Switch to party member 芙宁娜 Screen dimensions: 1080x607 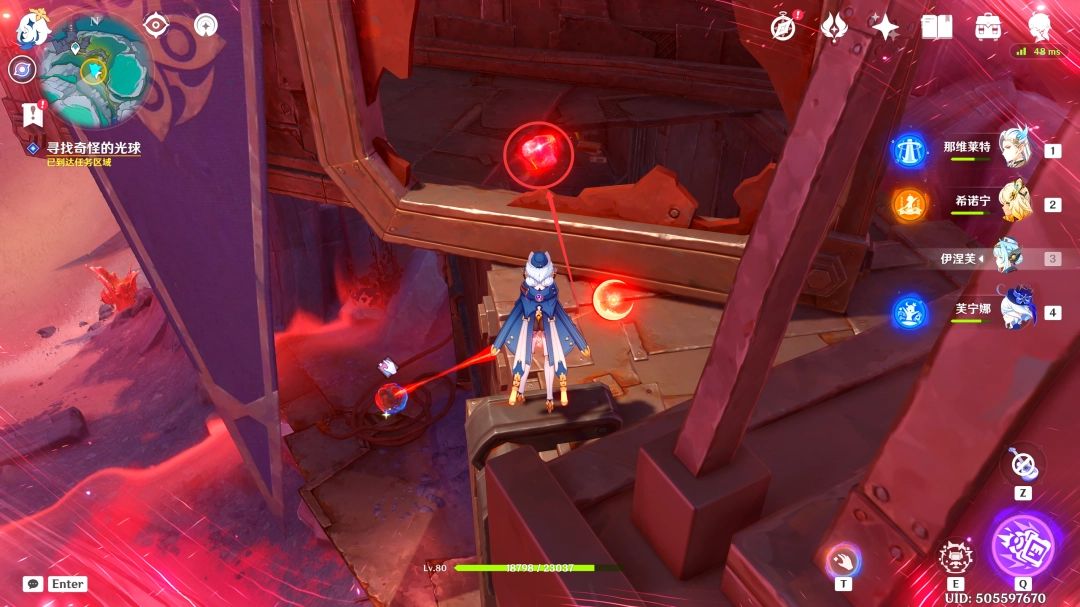pyautogui.click(x=1012, y=311)
